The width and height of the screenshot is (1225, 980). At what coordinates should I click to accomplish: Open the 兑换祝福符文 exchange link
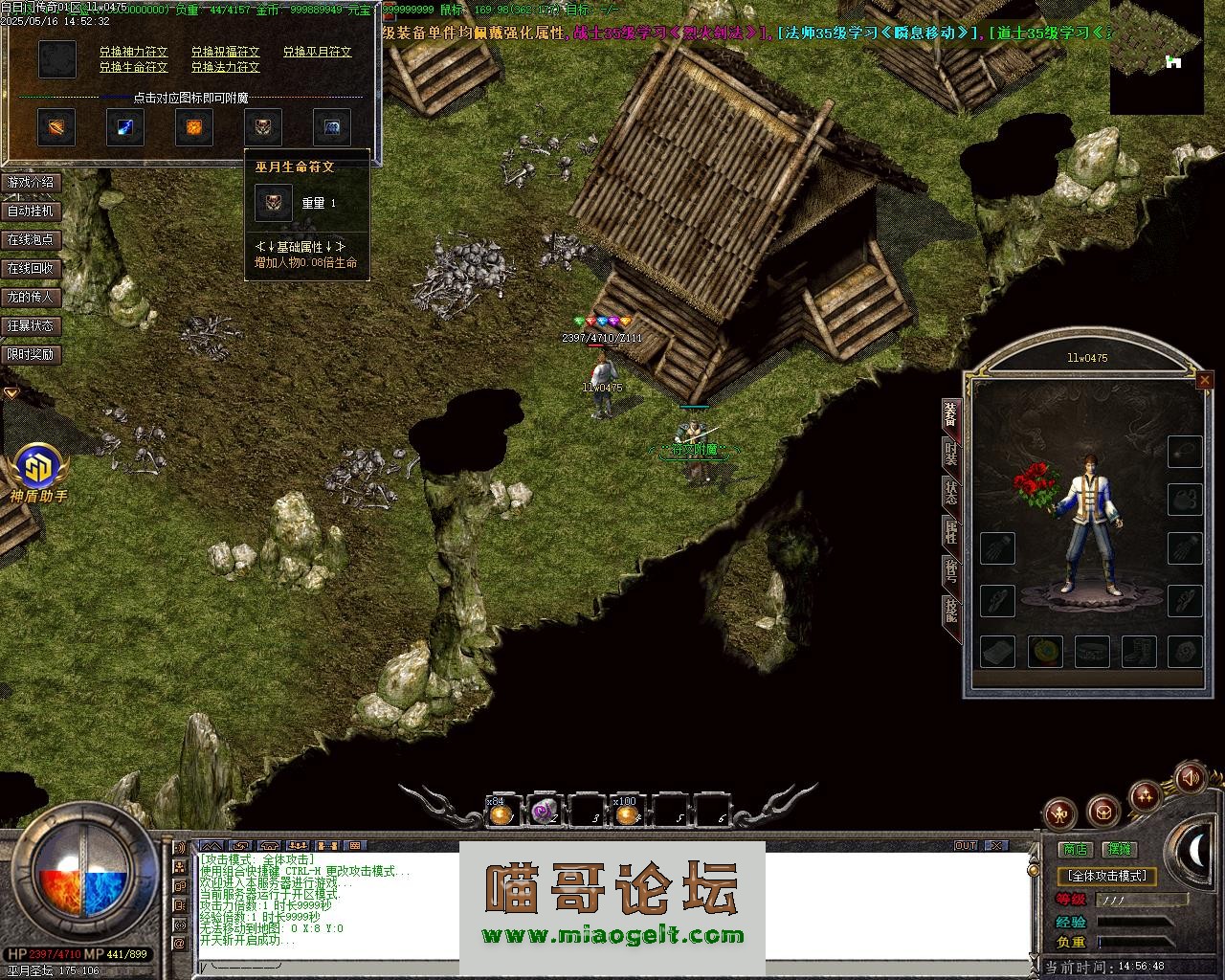(x=225, y=52)
